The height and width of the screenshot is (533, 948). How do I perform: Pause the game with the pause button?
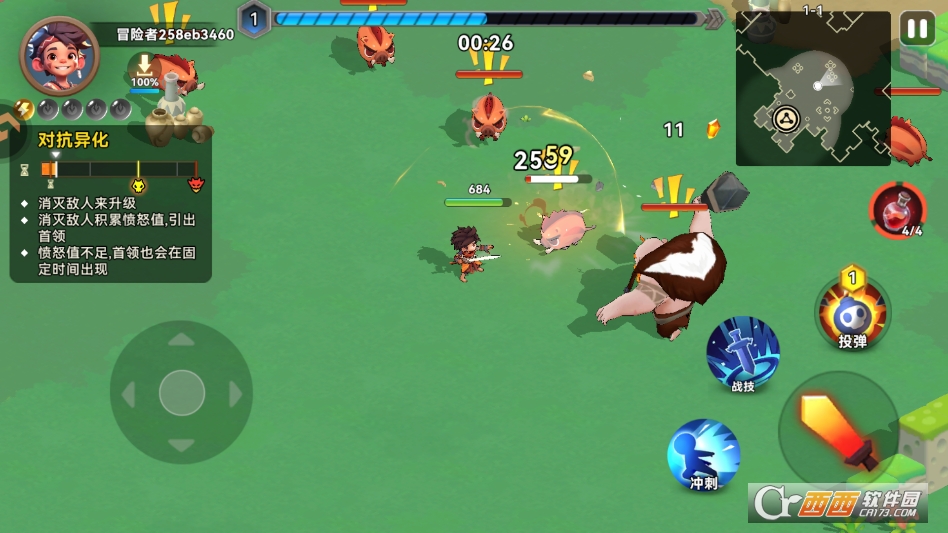tap(916, 28)
